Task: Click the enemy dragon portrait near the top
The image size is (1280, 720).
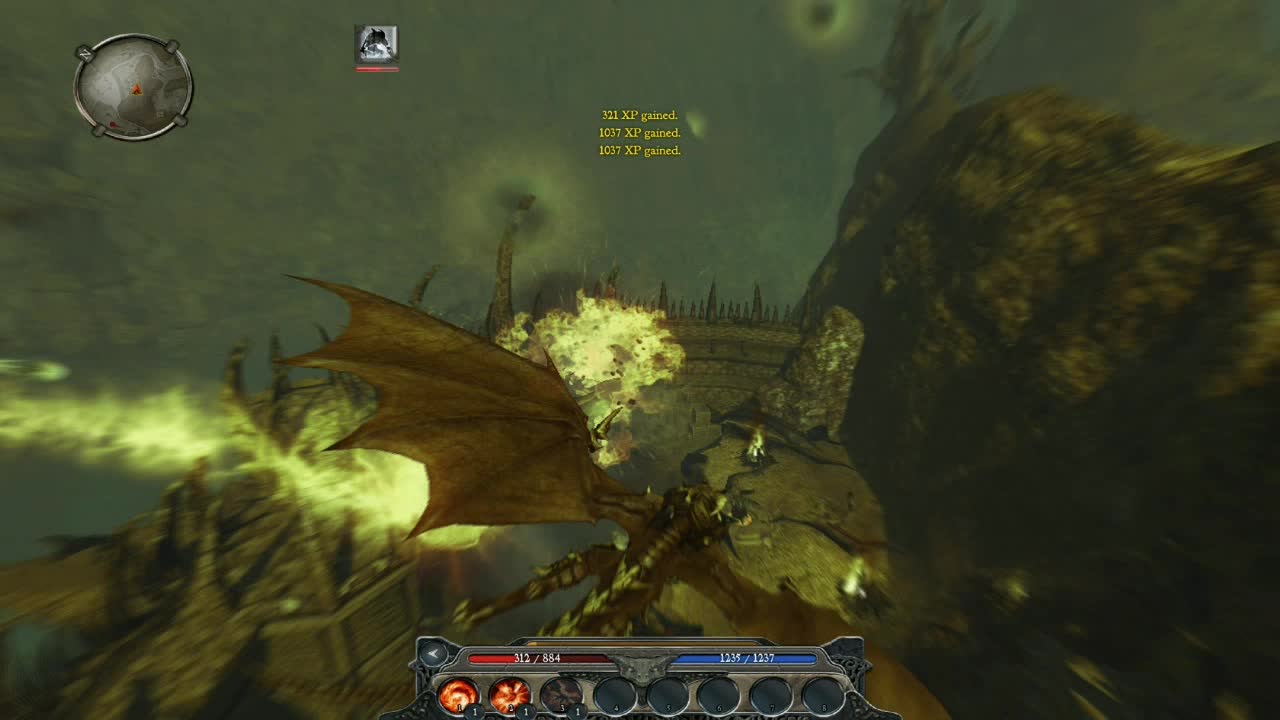Action: [x=375, y=43]
